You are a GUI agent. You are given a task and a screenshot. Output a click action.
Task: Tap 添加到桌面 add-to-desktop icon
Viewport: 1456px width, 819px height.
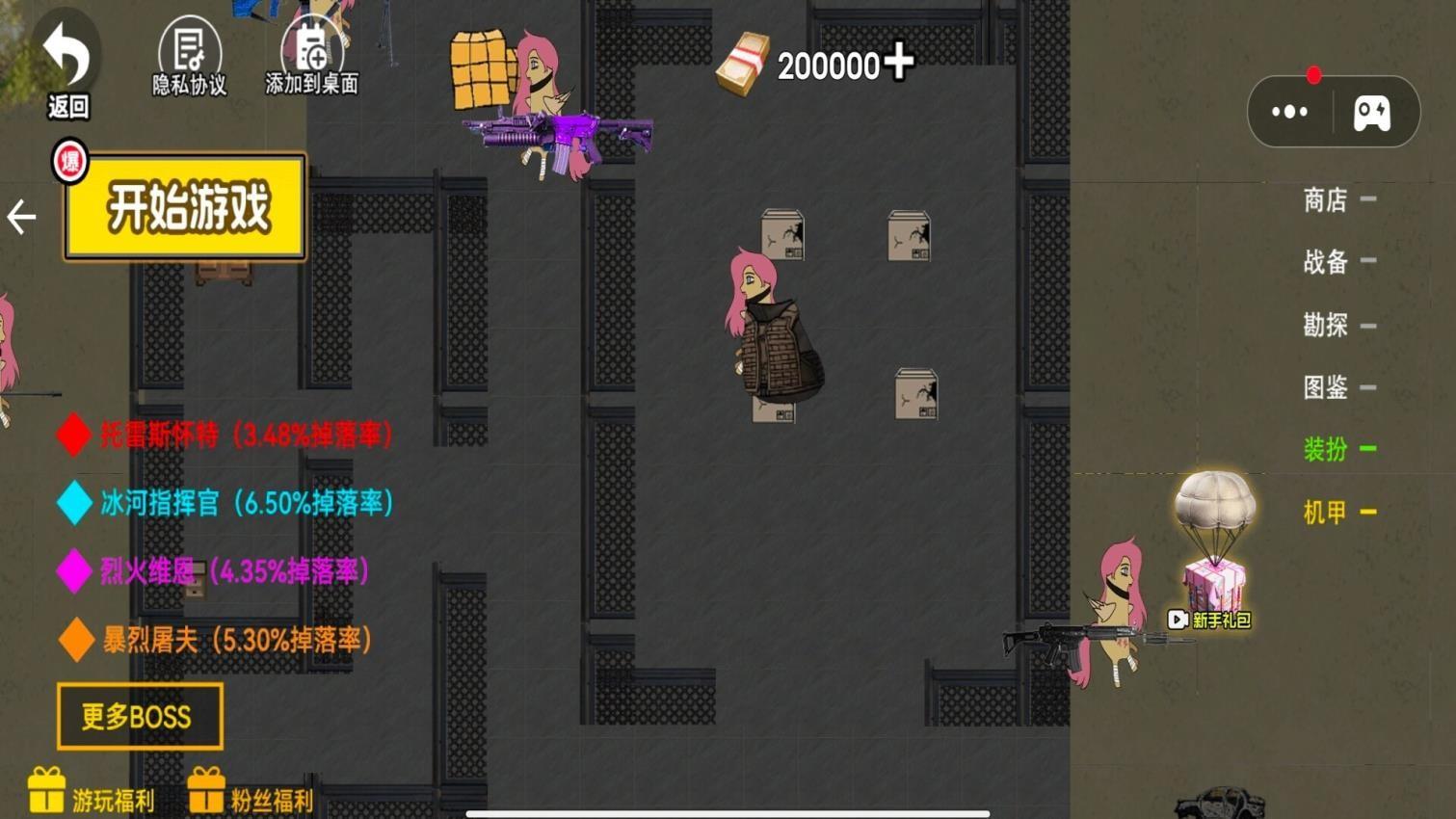pyautogui.click(x=311, y=60)
